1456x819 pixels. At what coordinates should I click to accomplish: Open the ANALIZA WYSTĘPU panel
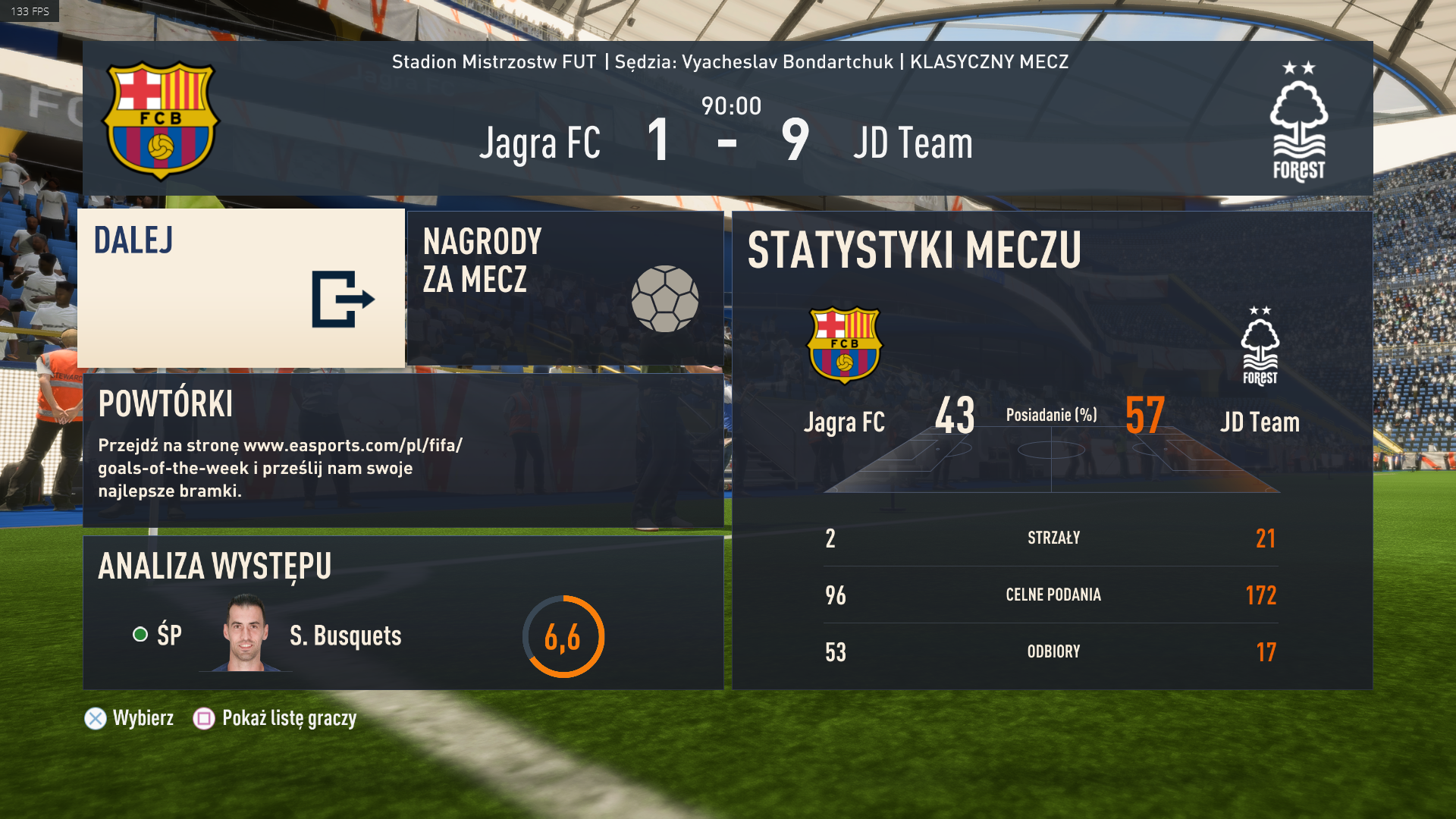(403, 613)
